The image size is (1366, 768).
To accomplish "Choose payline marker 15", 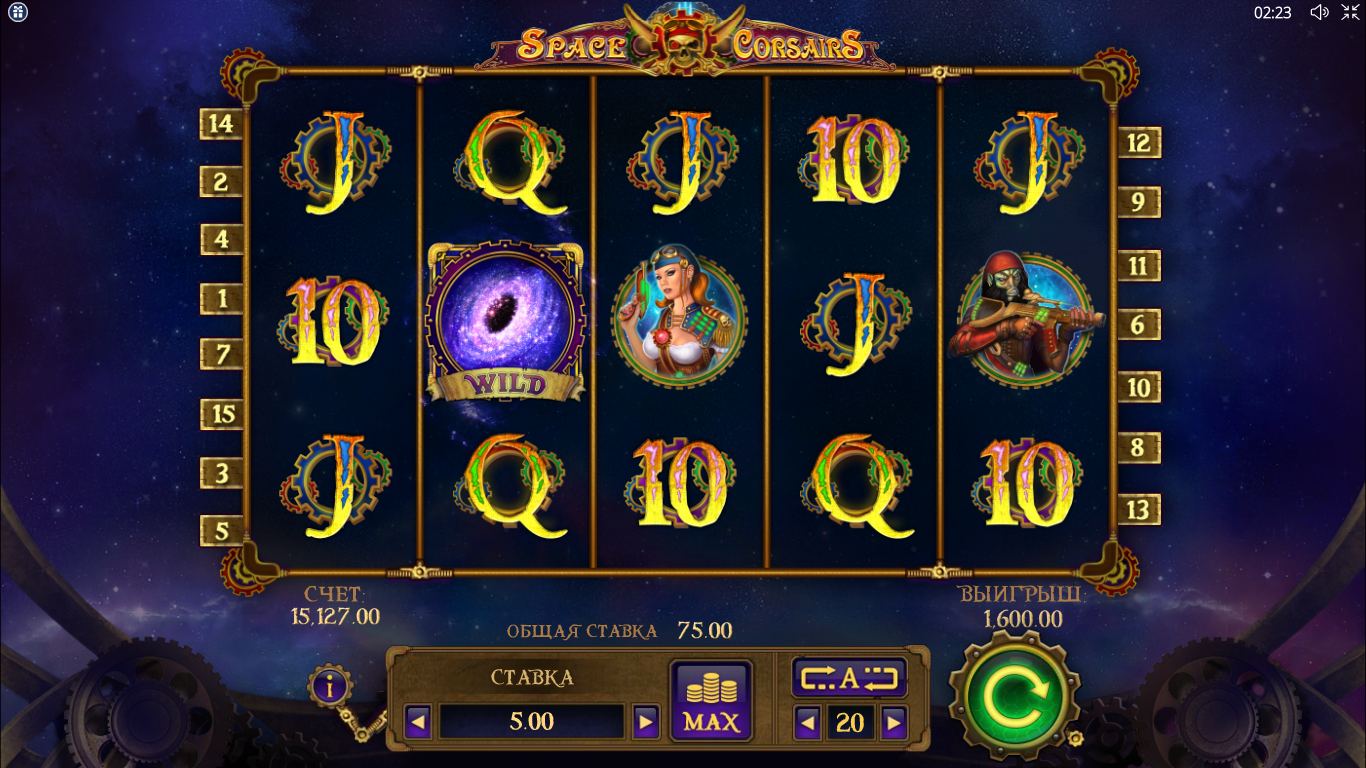I will tap(221, 414).
